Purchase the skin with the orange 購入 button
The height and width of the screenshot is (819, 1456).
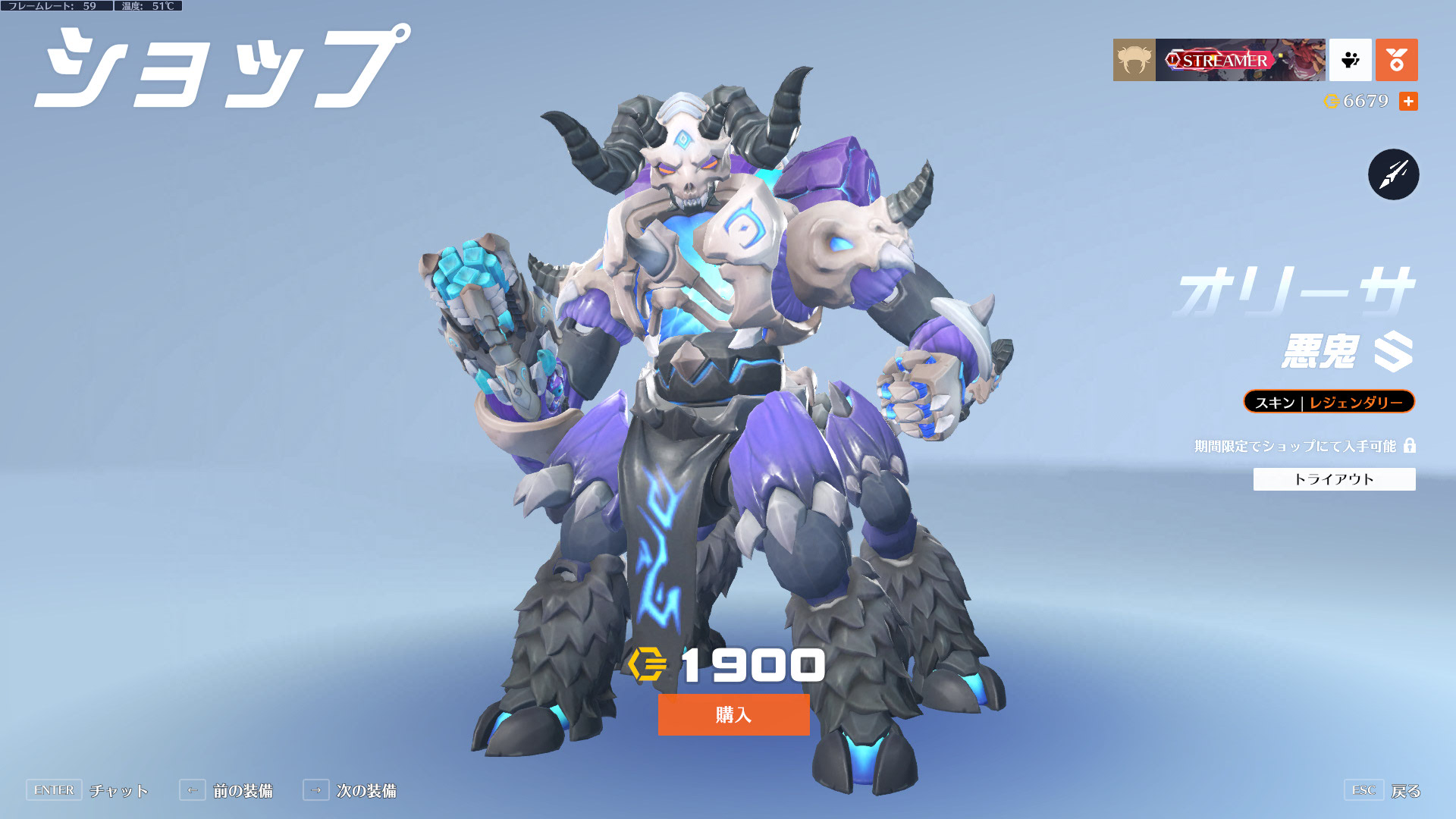pos(733,714)
